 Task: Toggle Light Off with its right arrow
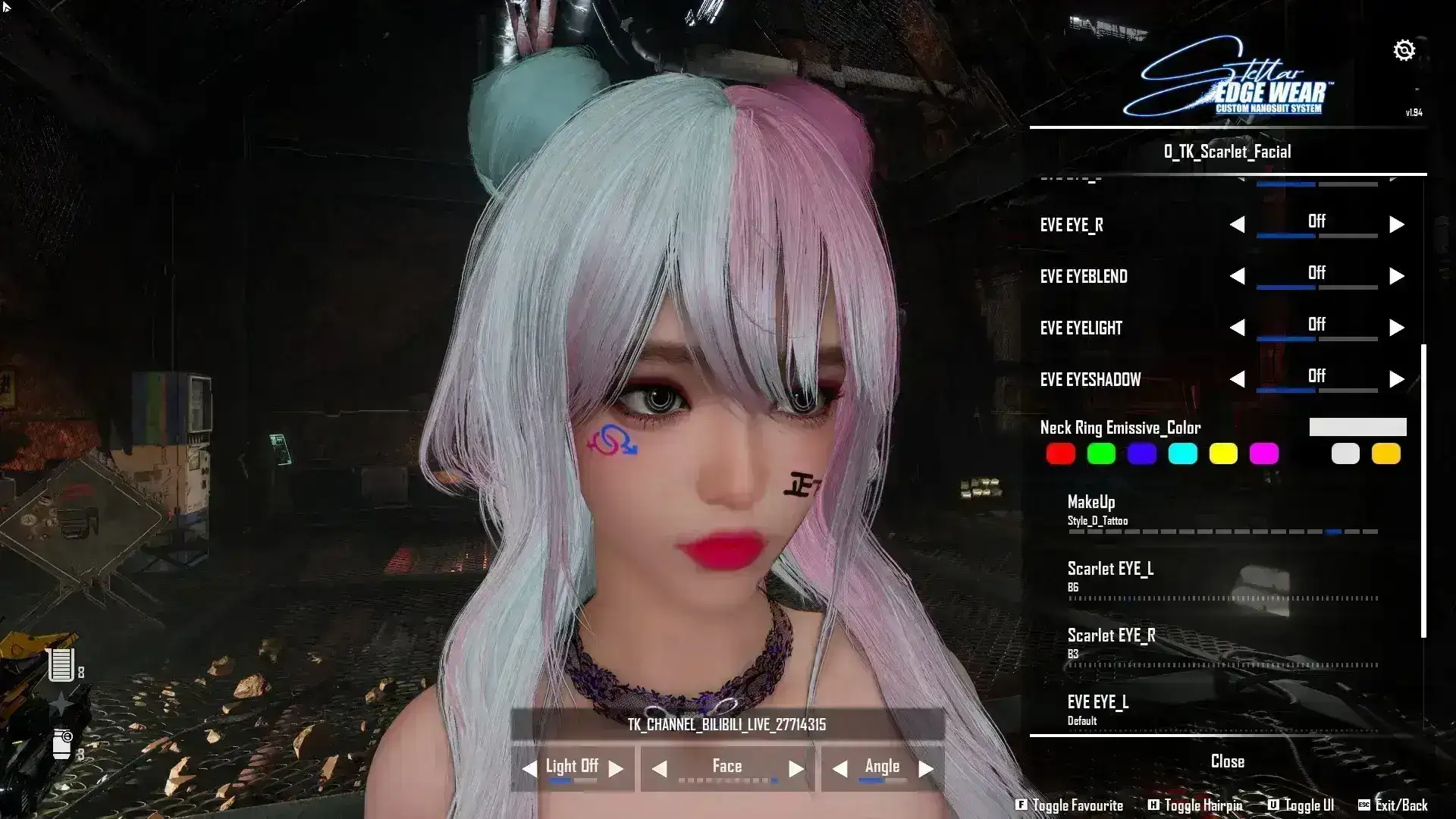(x=616, y=769)
